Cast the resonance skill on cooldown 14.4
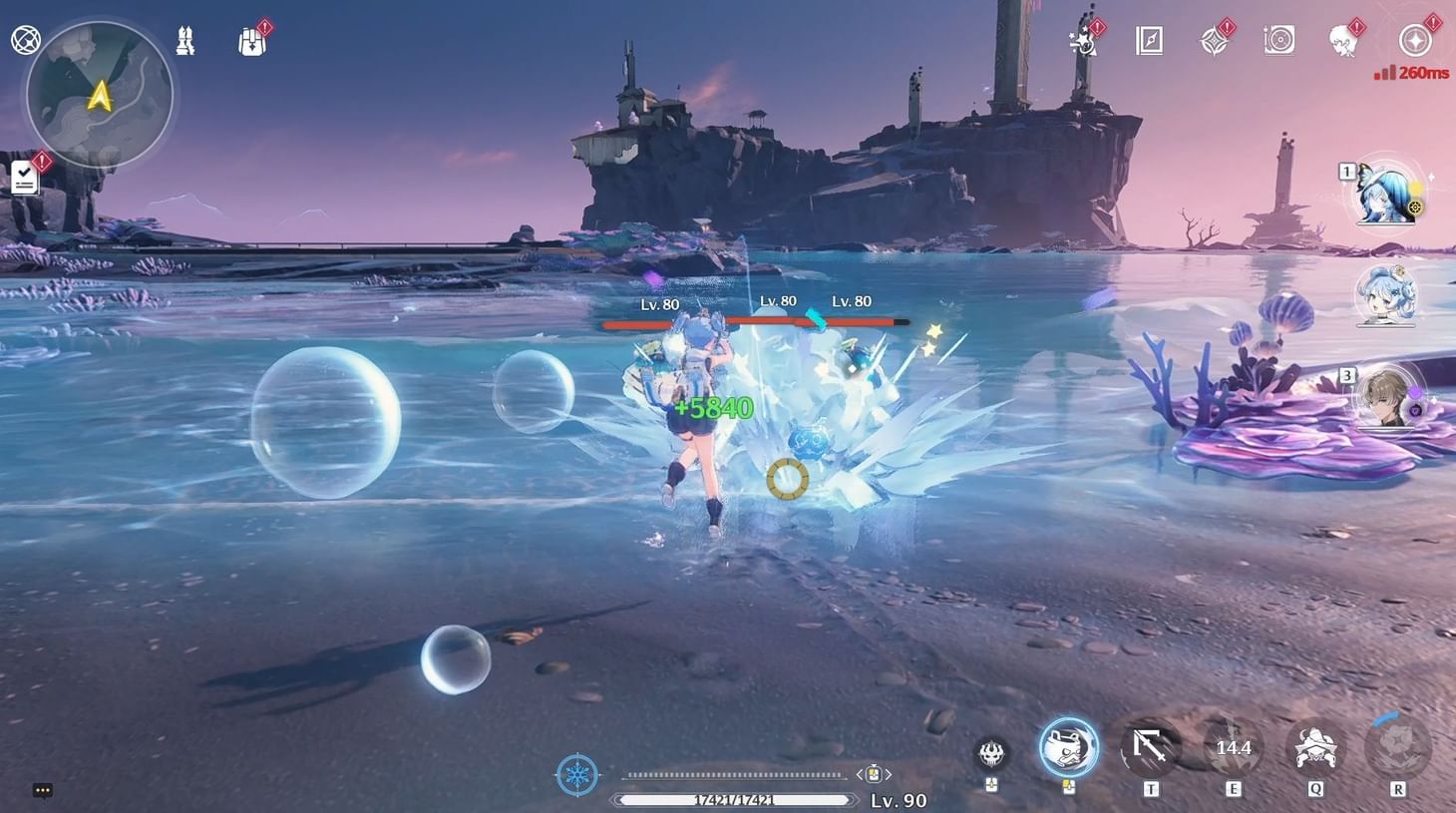The image size is (1456, 813). (1233, 746)
